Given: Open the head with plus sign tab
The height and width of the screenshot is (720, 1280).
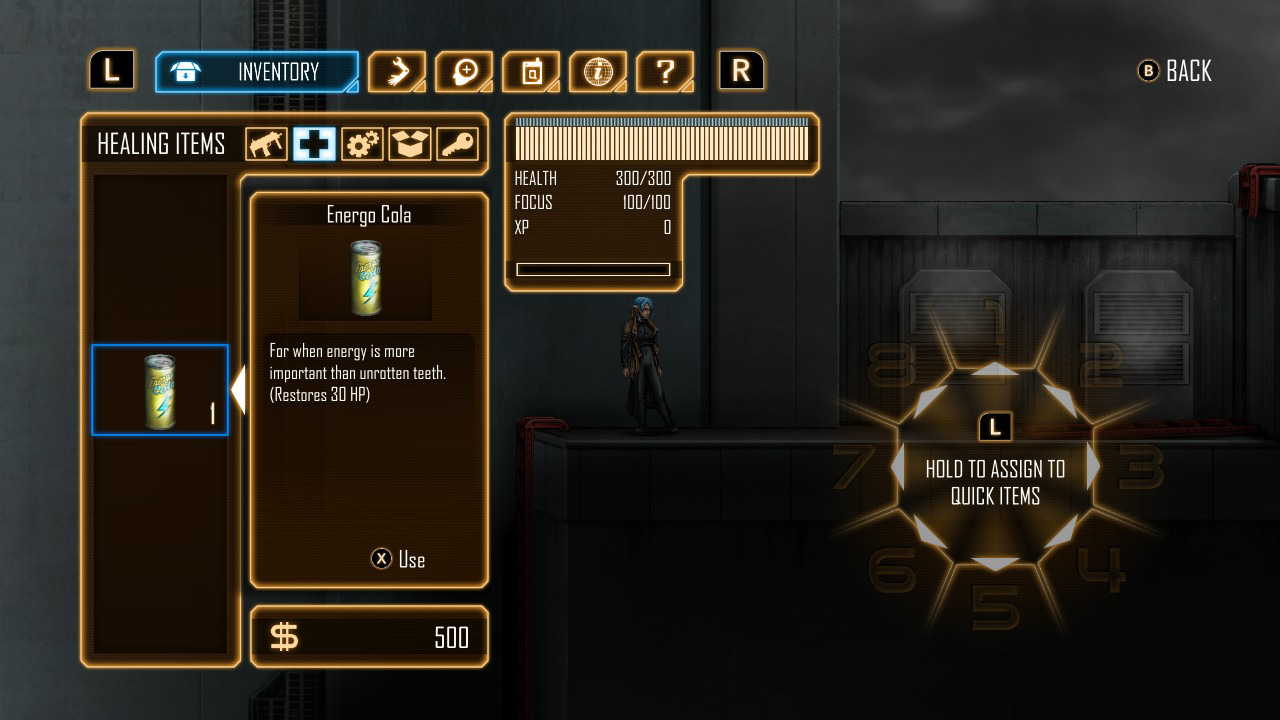Looking at the screenshot, I should (x=464, y=72).
